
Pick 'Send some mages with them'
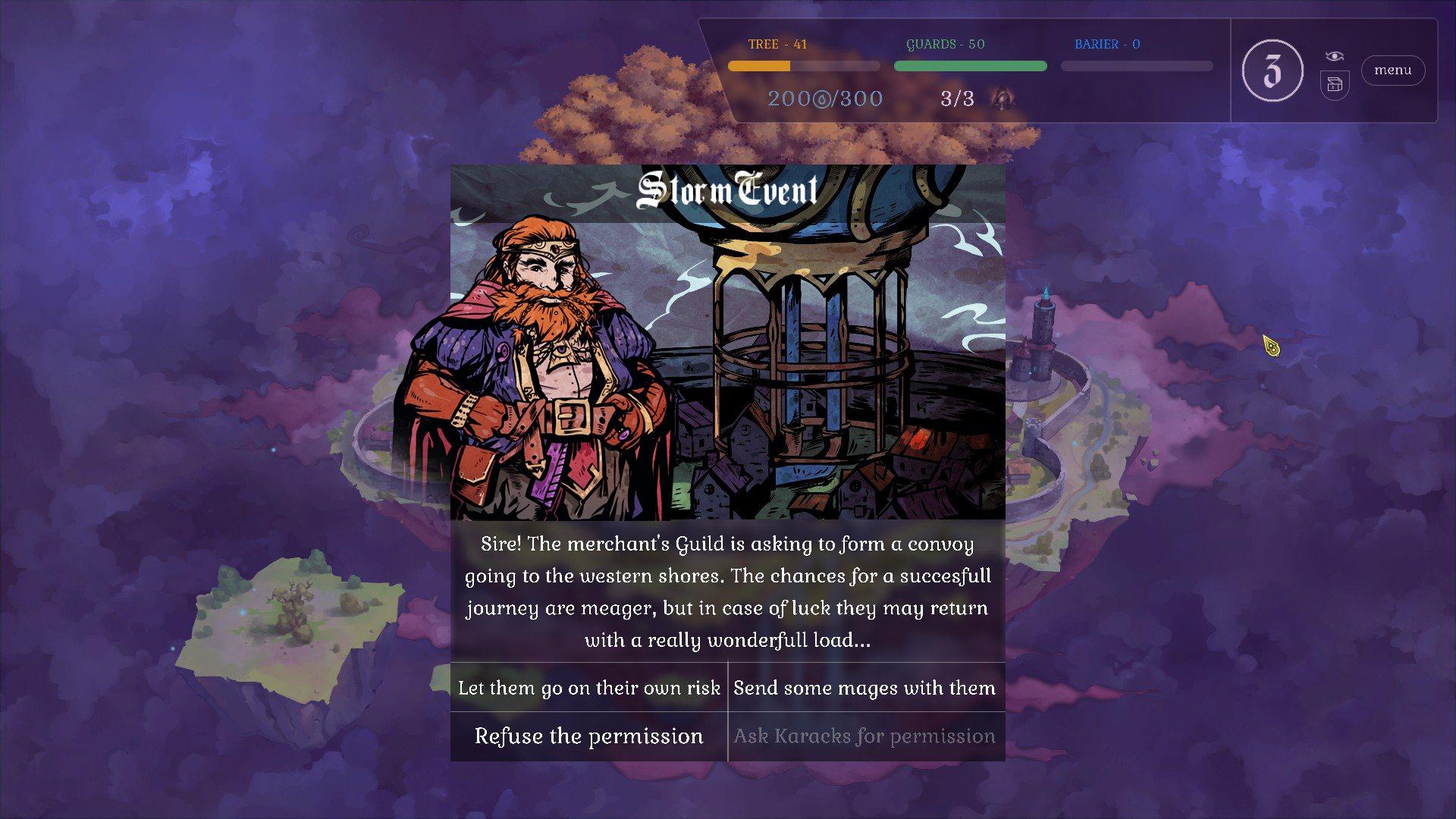coord(864,688)
